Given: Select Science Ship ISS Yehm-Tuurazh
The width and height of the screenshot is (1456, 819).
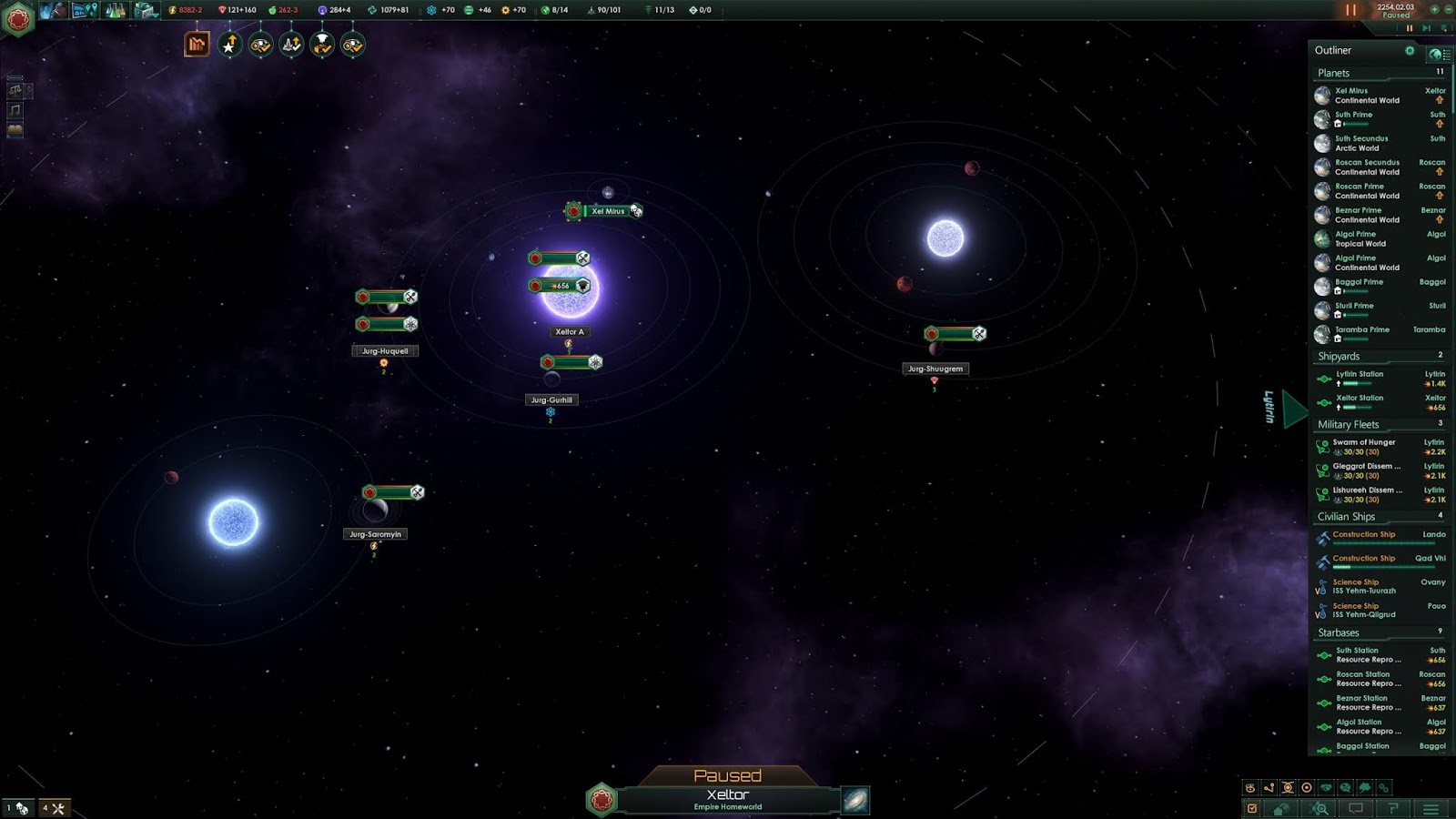Looking at the screenshot, I should tap(1364, 586).
